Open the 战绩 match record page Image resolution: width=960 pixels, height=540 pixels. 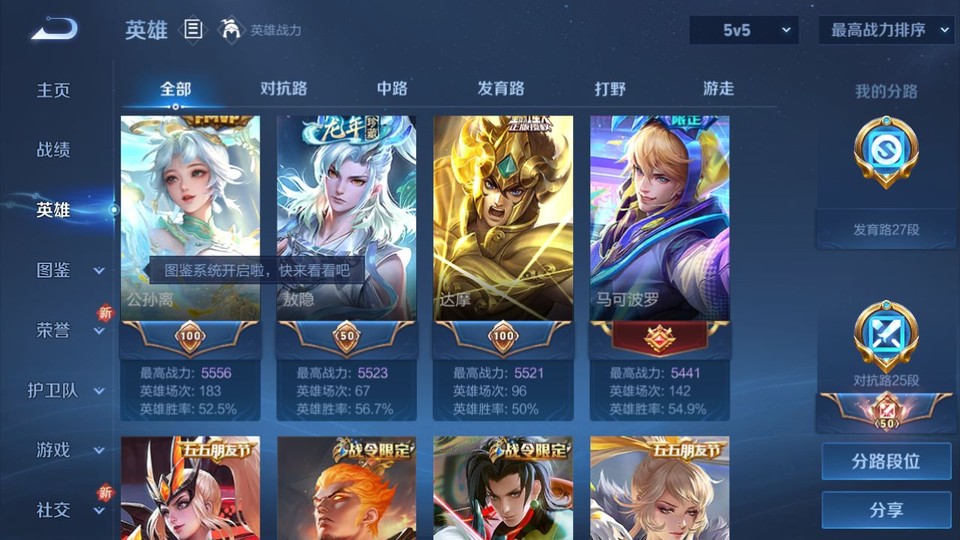[x=54, y=150]
